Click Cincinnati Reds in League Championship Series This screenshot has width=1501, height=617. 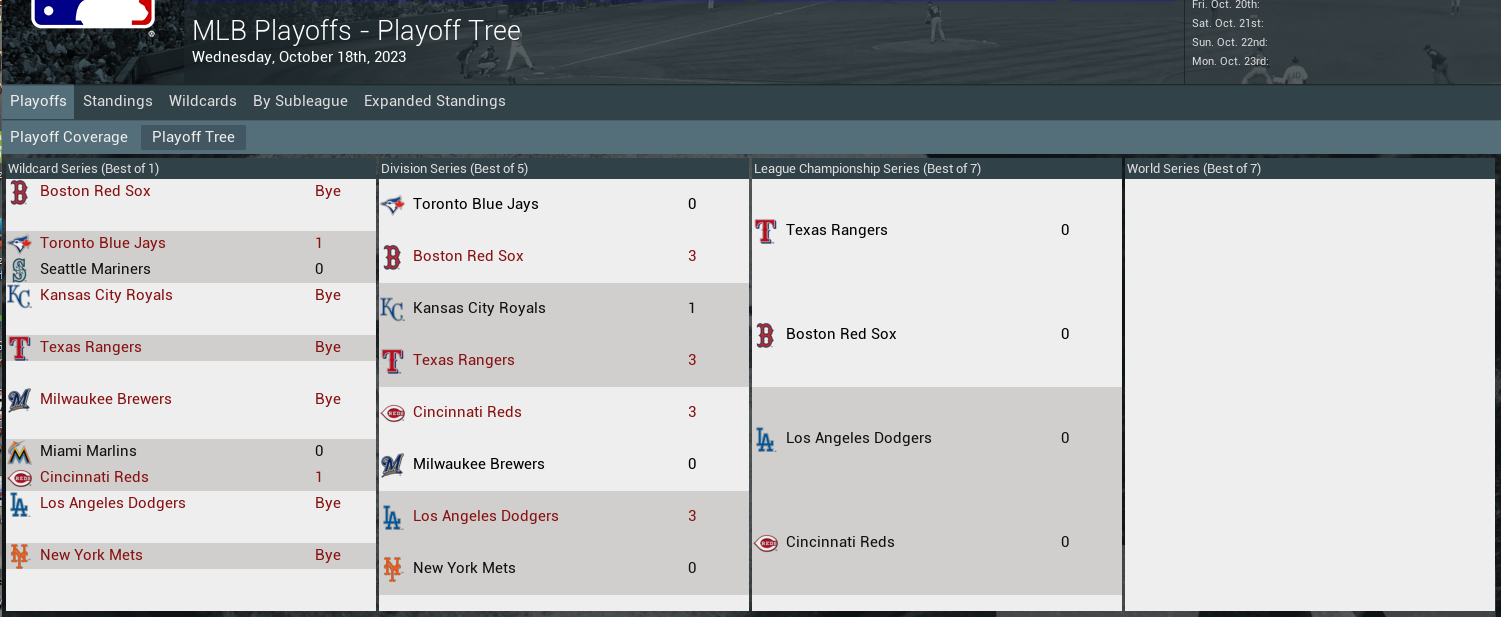point(840,542)
